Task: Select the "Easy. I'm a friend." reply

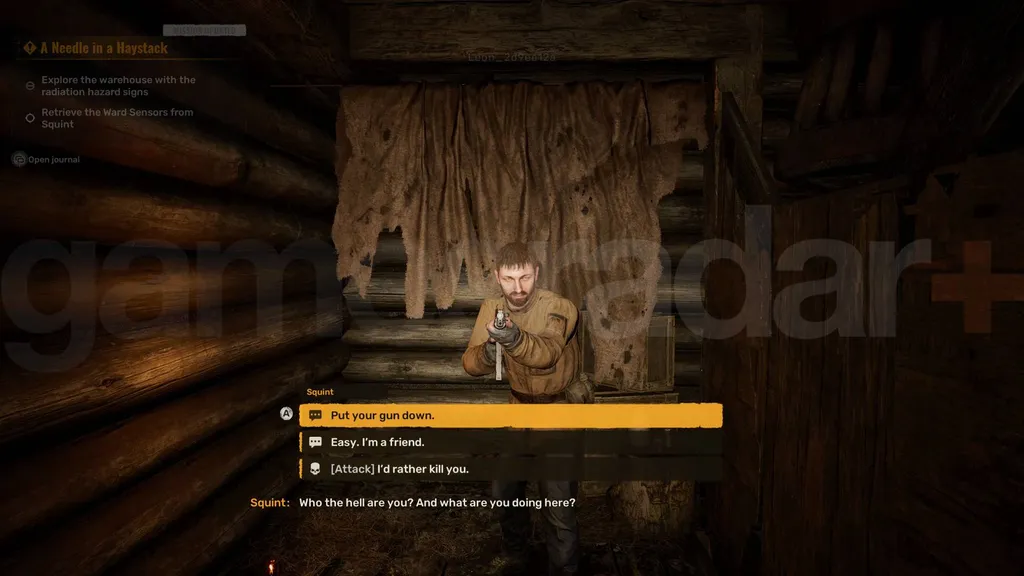Action: (x=510, y=442)
